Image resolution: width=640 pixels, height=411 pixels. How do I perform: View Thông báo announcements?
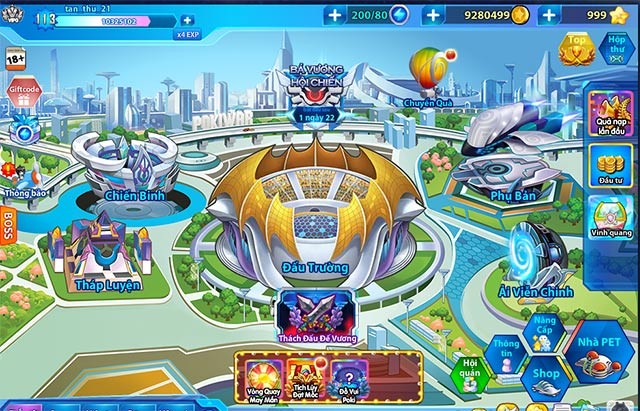click(22, 170)
